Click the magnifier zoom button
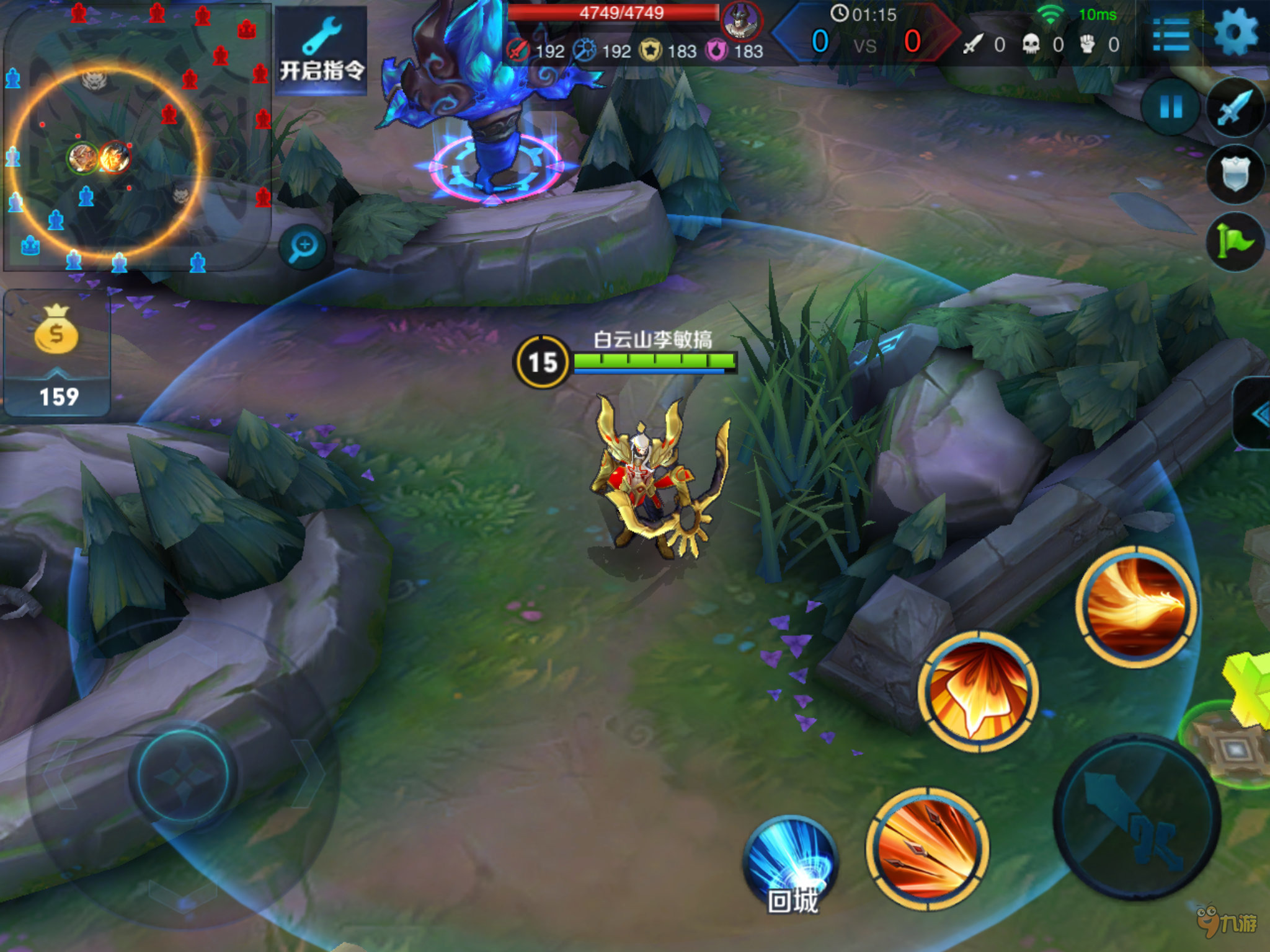 [303, 247]
